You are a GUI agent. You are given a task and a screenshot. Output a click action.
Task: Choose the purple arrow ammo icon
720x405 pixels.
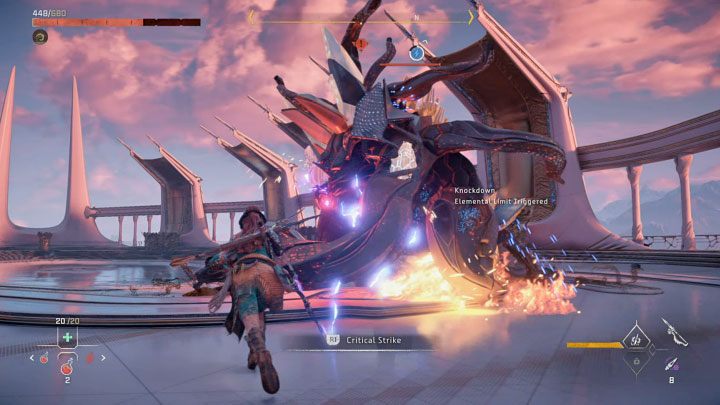tap(669, 364)
